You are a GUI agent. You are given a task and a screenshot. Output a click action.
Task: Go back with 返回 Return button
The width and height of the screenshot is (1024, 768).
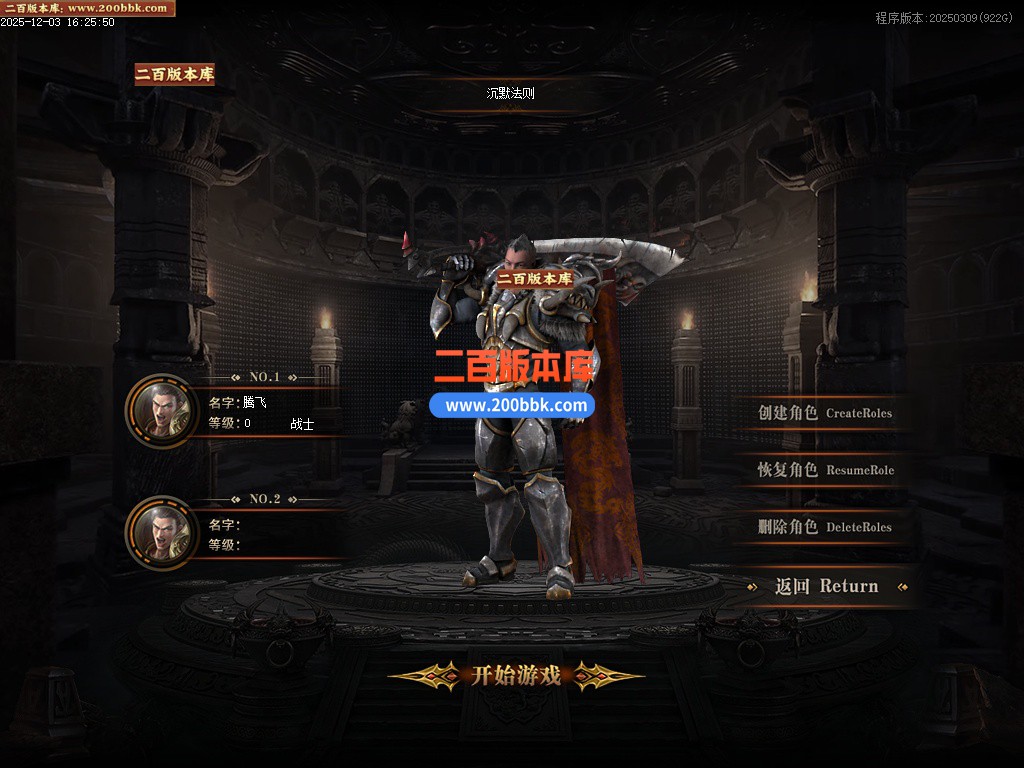pyautogui.click(x=826, y=587)
